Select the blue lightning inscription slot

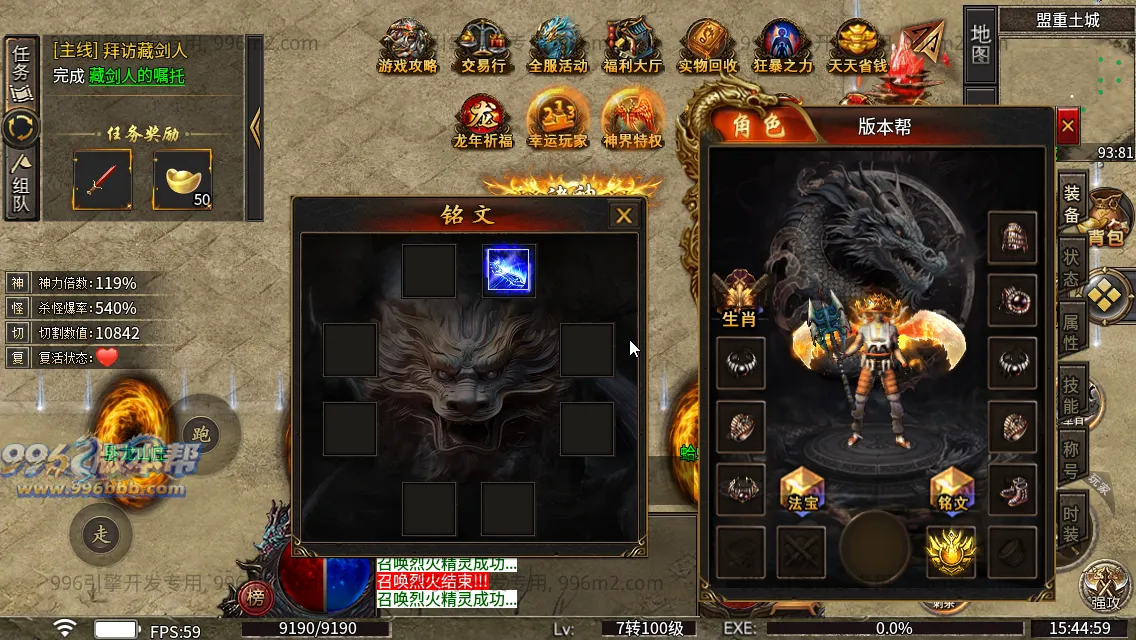click(x=508, y=271)
